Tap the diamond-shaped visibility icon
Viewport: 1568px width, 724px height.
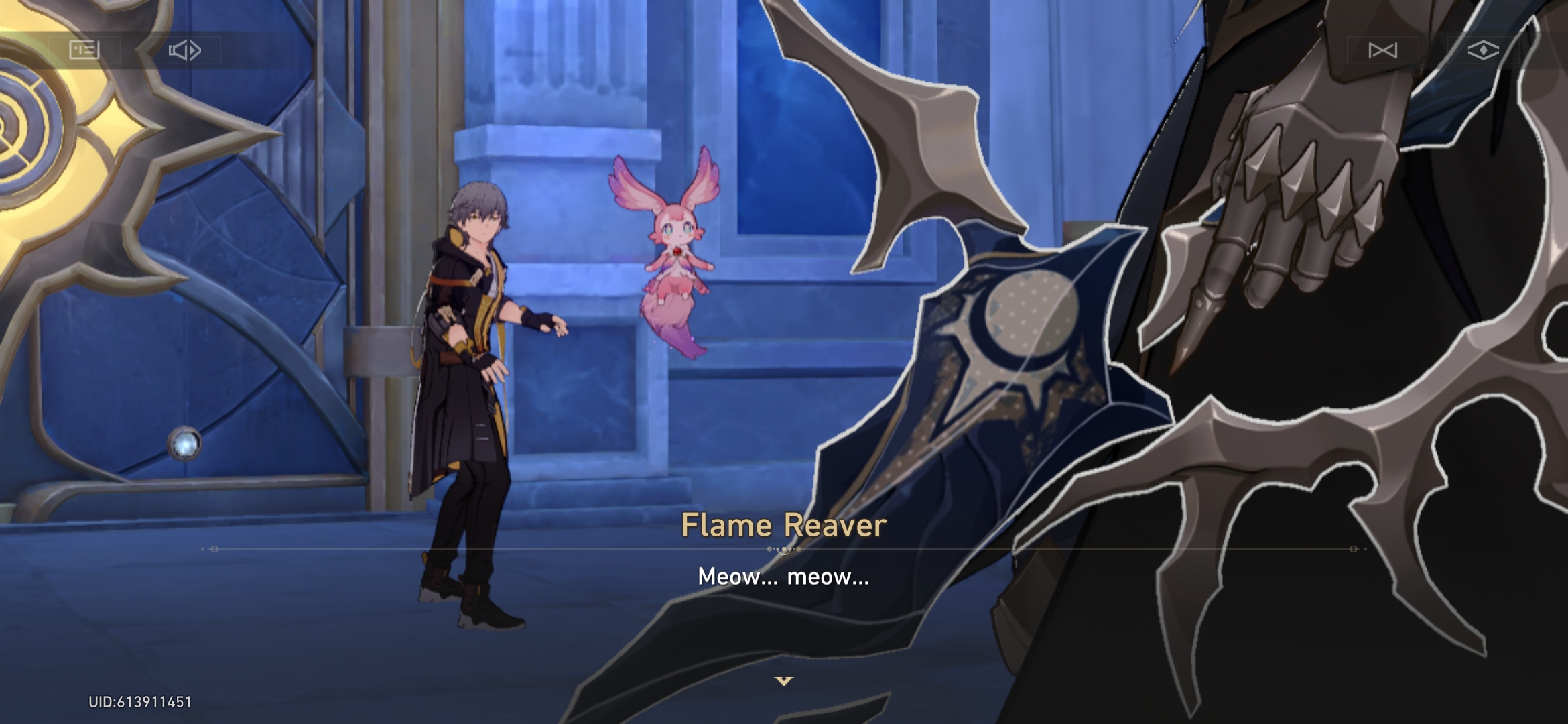1482,50
